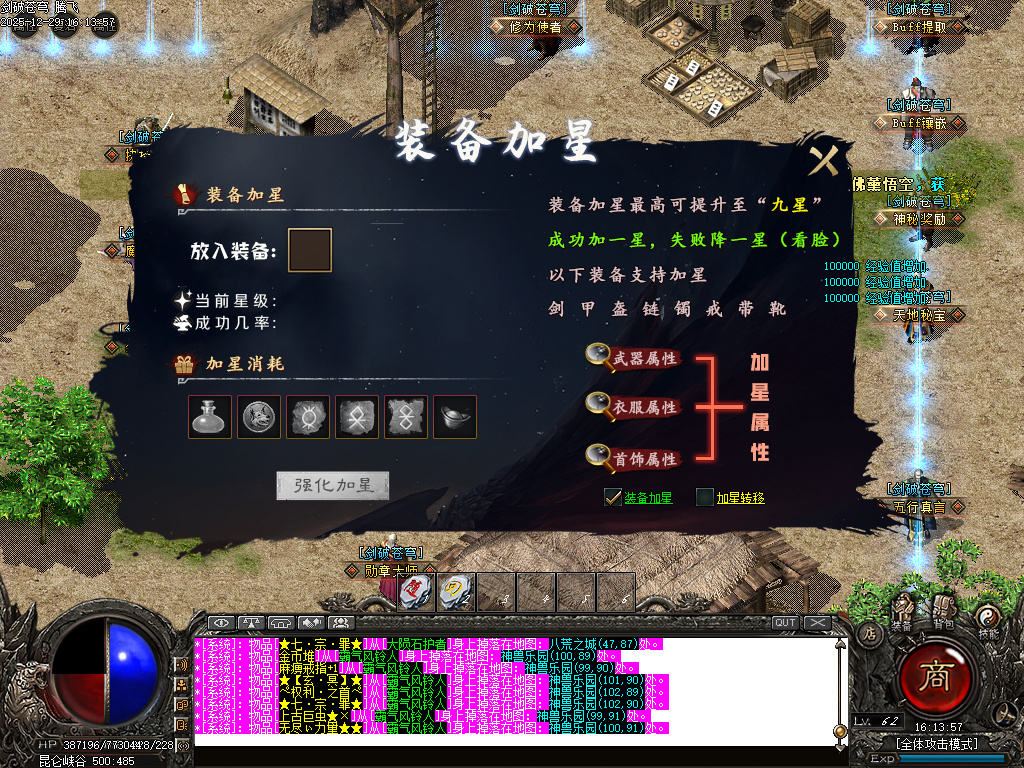The width and height of the screenshot is (1024, 768).
Task: Enable the 加星转移 star transfer checkbox
Action: tap(705, 497)
